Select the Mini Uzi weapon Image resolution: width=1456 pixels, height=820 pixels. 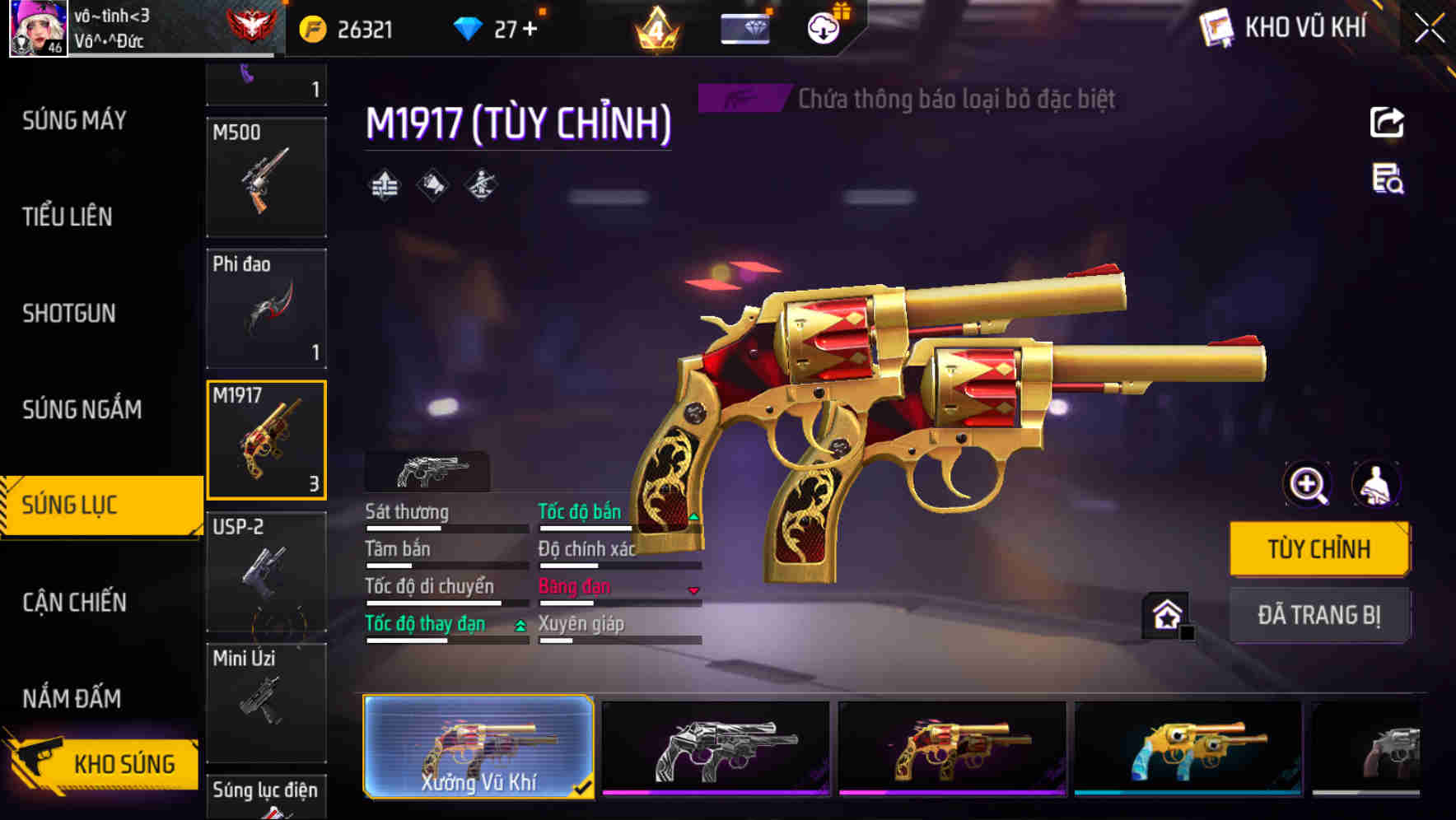(266, 701)
